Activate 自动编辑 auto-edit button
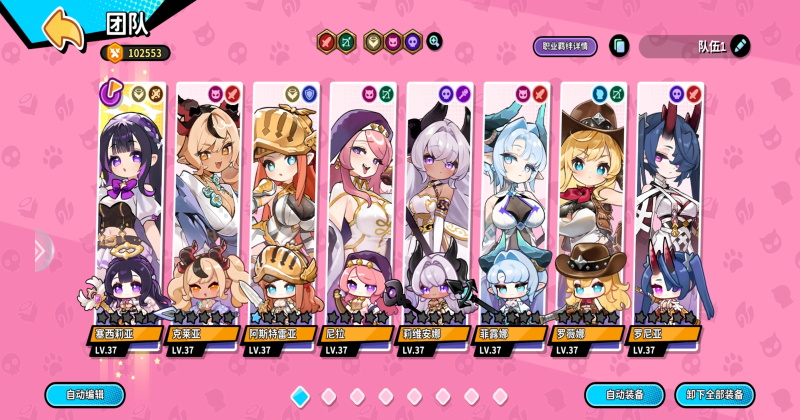This screenshot has width=800, height=420. point(85,394)
